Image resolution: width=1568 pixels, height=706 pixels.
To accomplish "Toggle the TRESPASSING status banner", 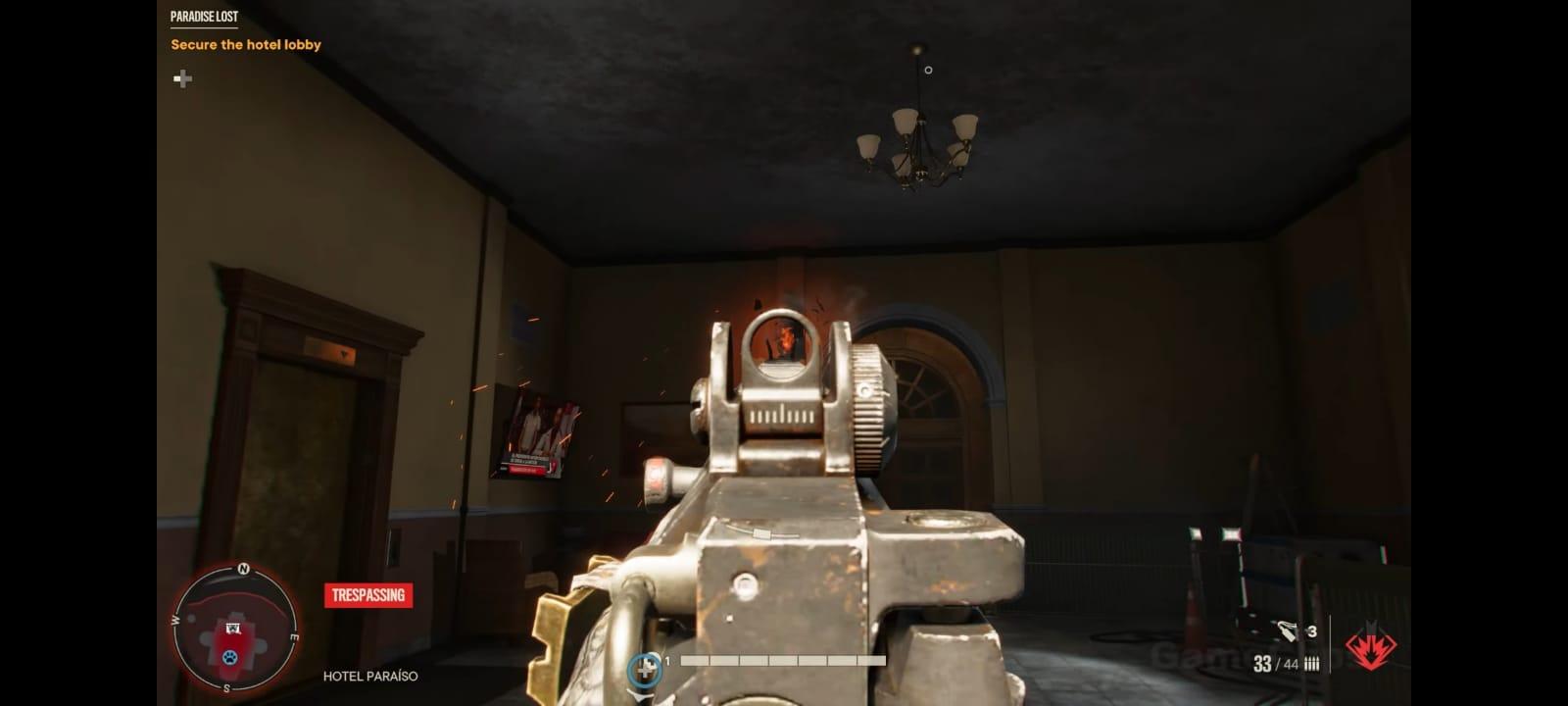I will coord(367,594).
